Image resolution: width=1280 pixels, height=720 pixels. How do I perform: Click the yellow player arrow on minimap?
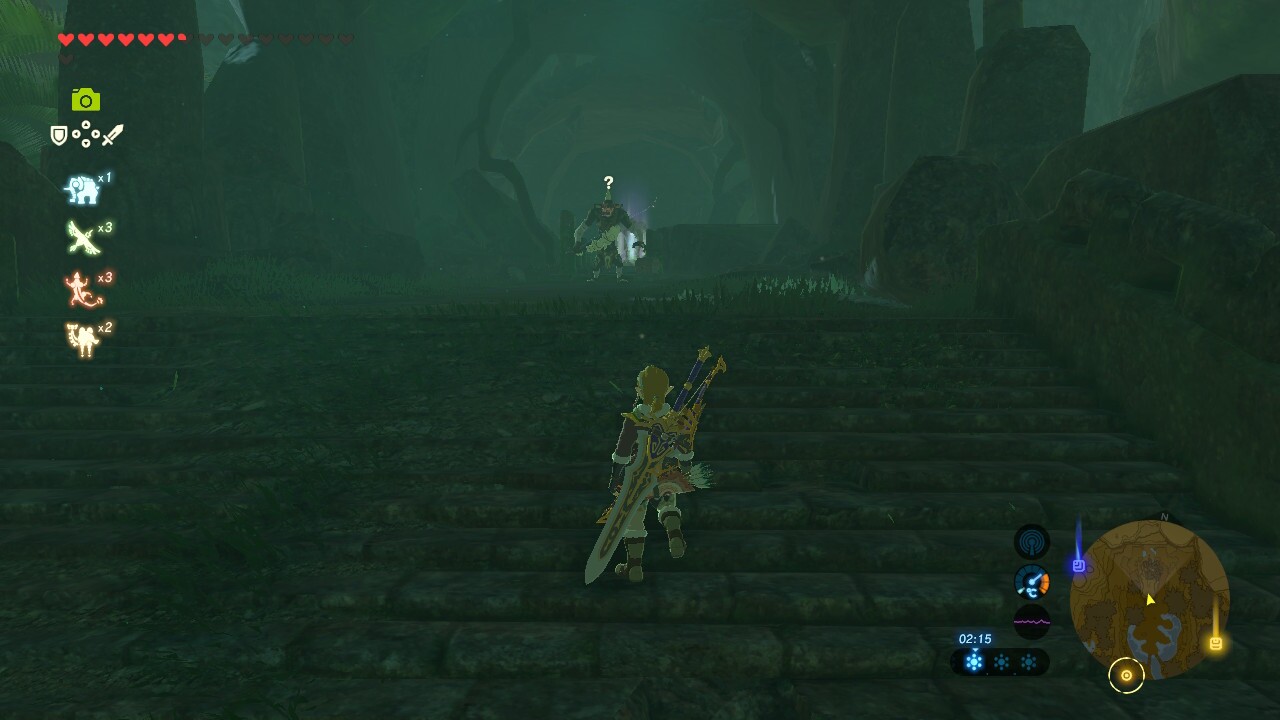coord(1150,598)
